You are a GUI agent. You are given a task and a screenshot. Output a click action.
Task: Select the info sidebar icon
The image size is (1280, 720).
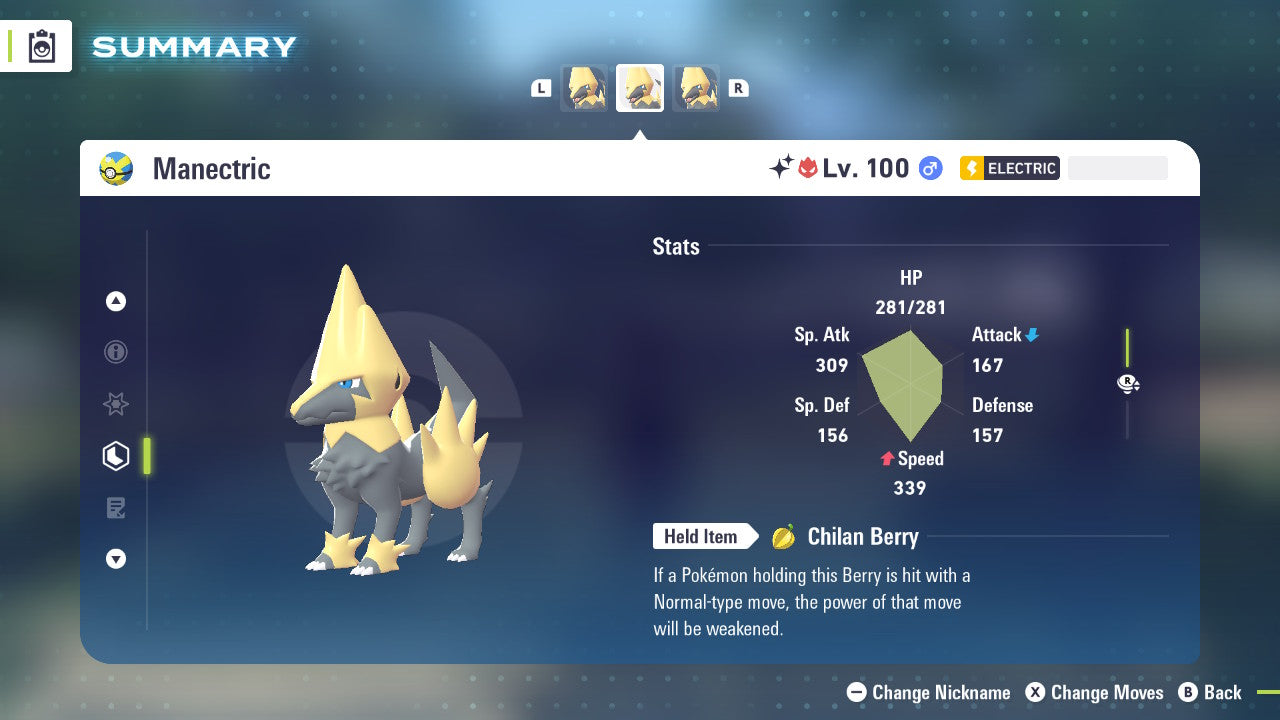[116, 352]
